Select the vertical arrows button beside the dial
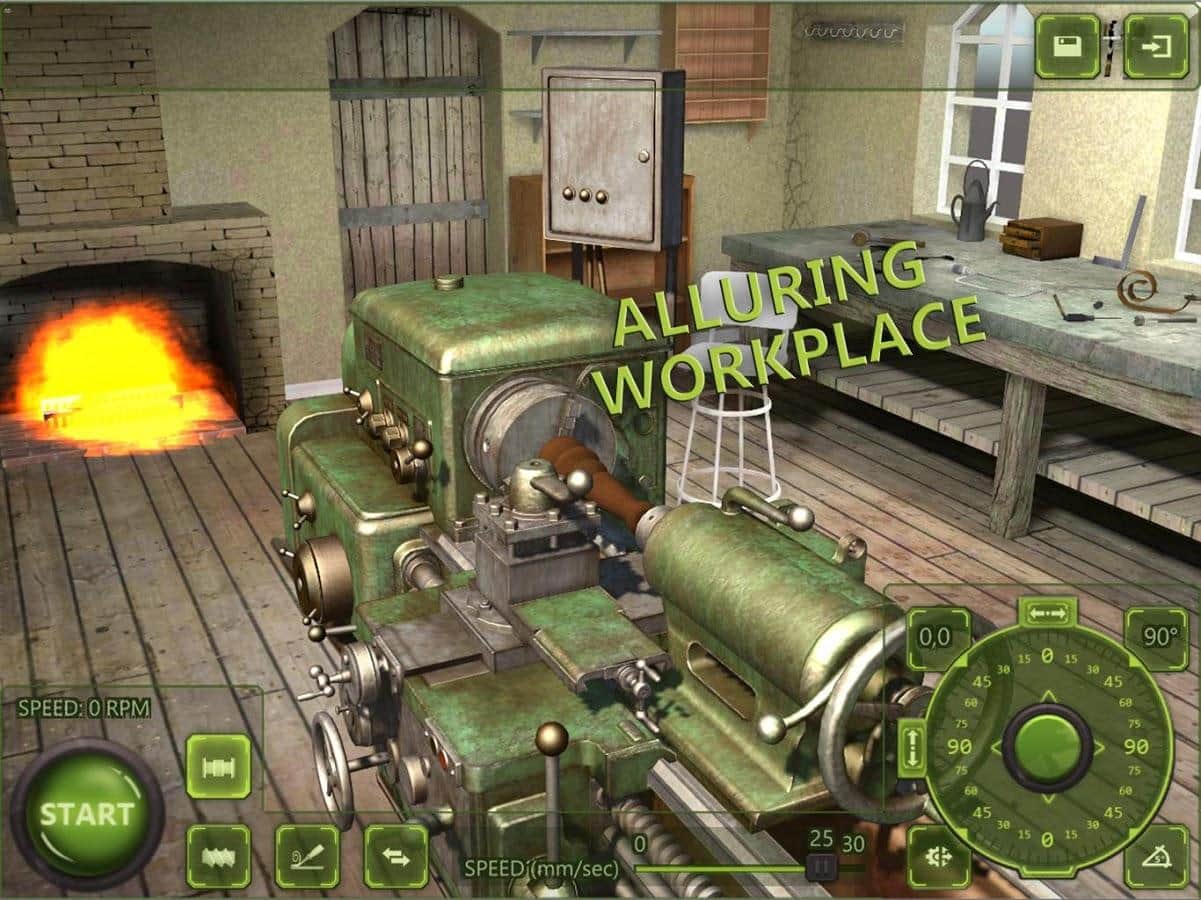The image size is (1201, 900). pyautogui.click(x=912, y=747)
